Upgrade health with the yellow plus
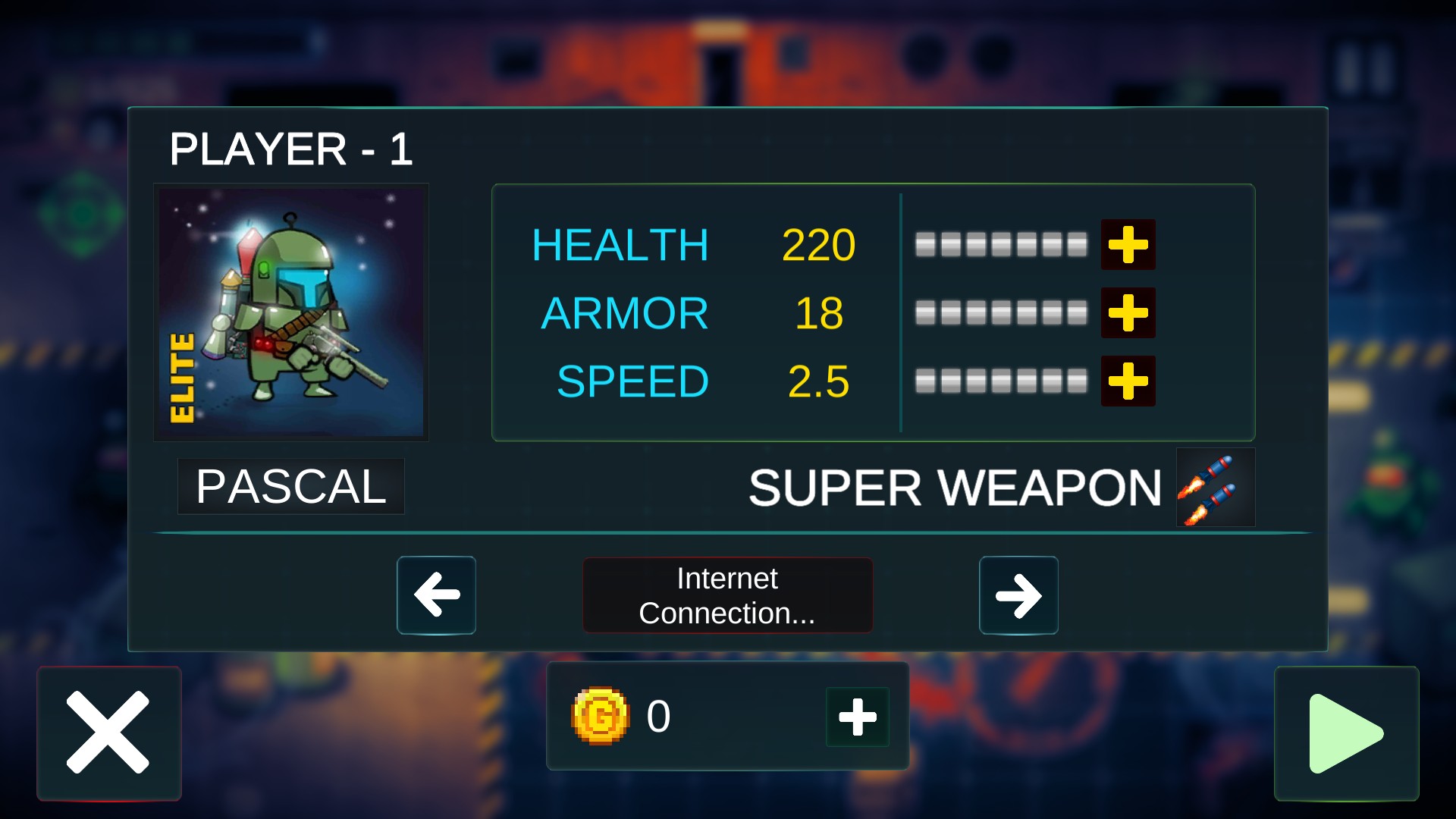Viewport: 1456px width, 819px height. coord(1128,245)
